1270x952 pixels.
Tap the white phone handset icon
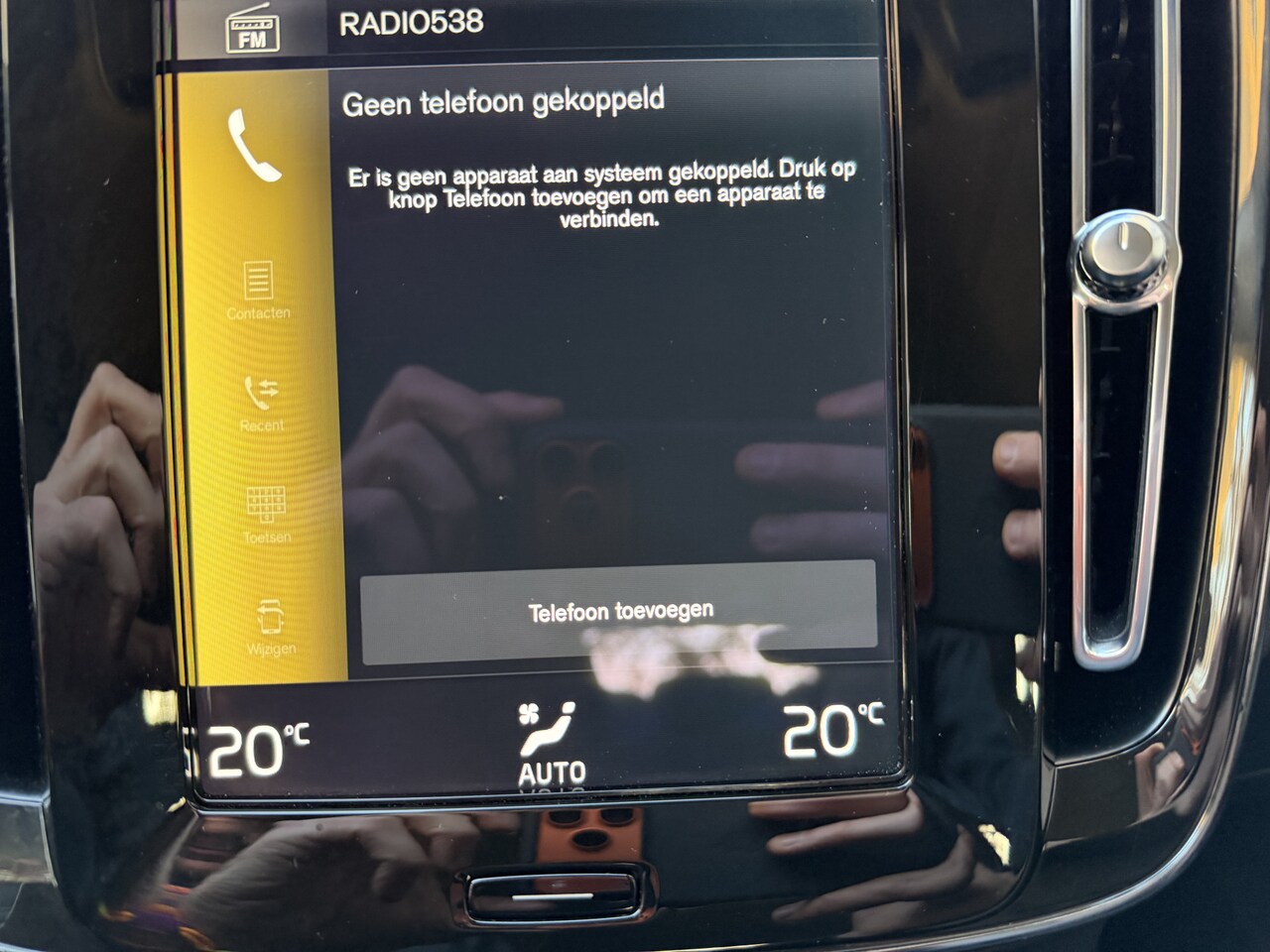click(x=253, y=146)
